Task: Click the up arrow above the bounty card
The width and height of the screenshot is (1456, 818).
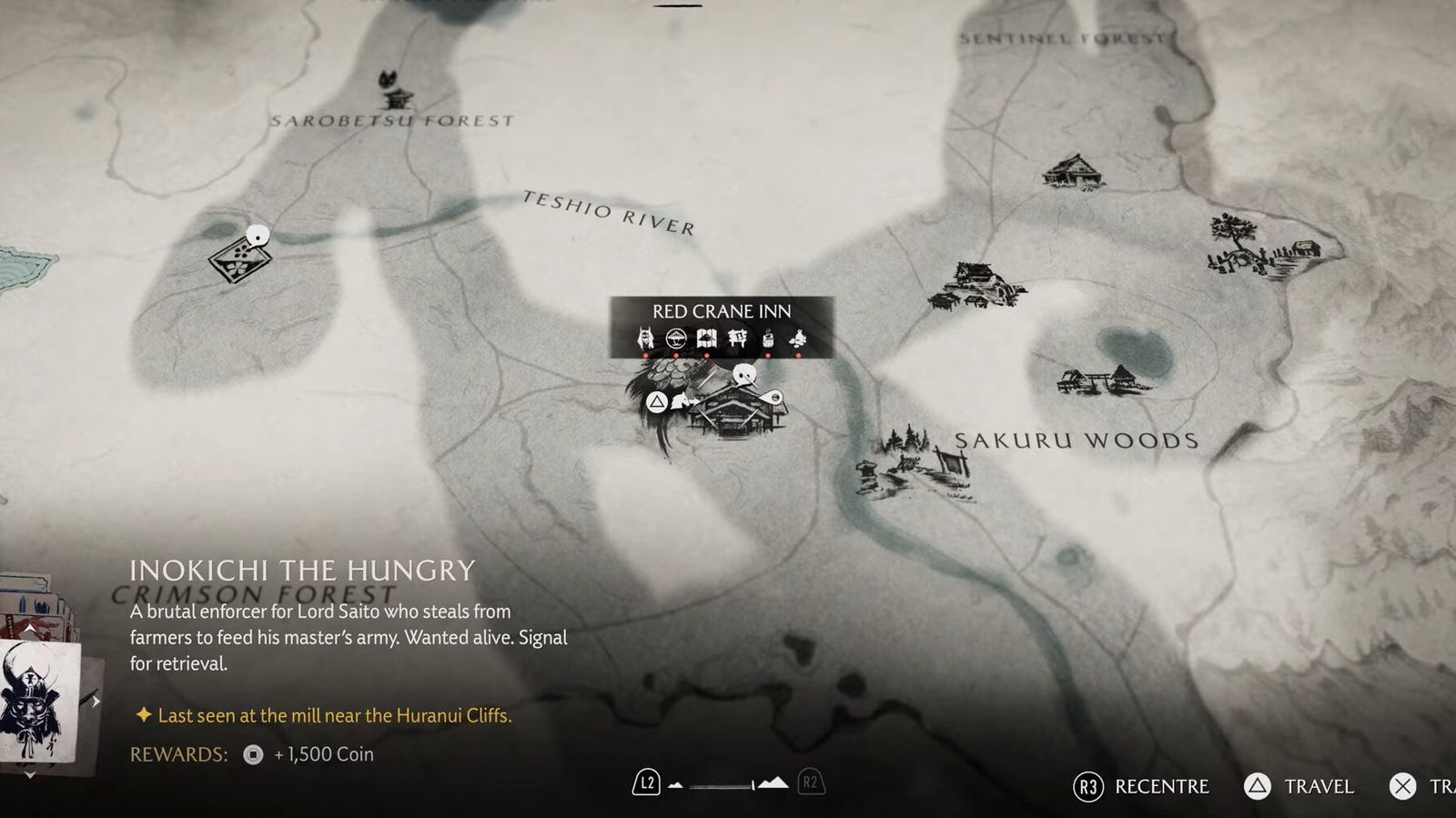Action: click(x=30, y=629)
